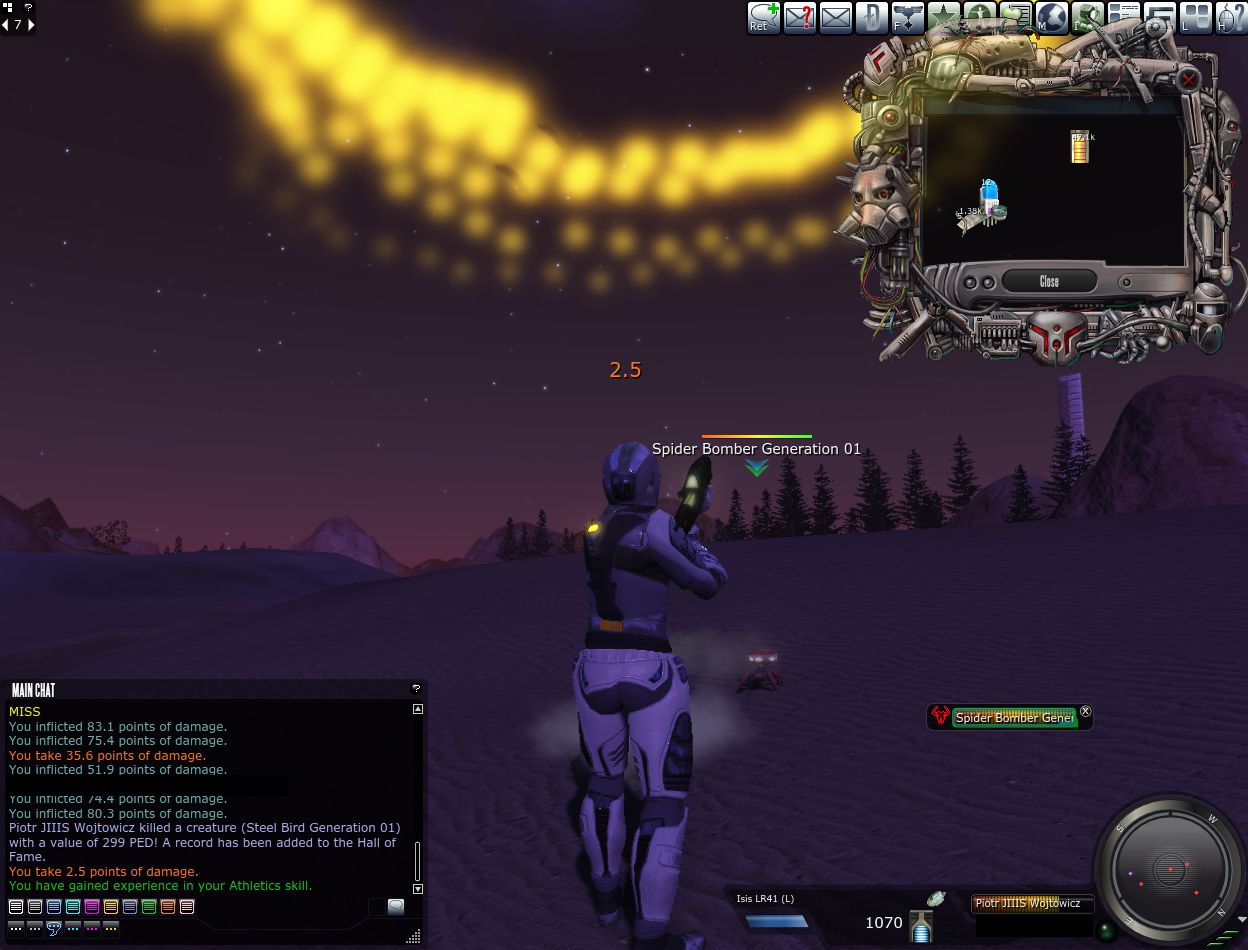Select the green chat channel filter icon
This screenshot has height=950, width=1248.
(x=149, y=907)
